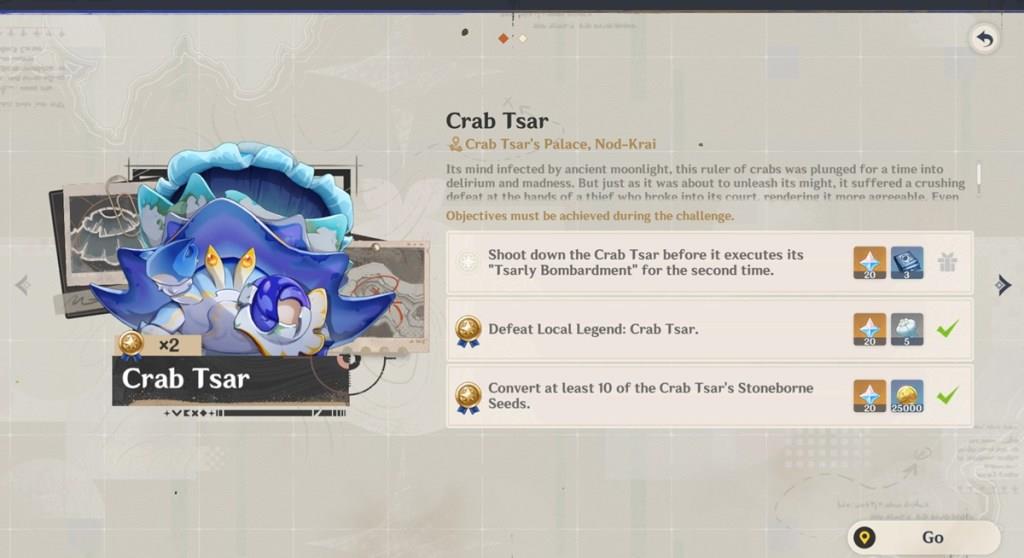Inspect the 25000 Mora reward icon
This screenshot has height=558, width=1024.
tap(907, 396)
